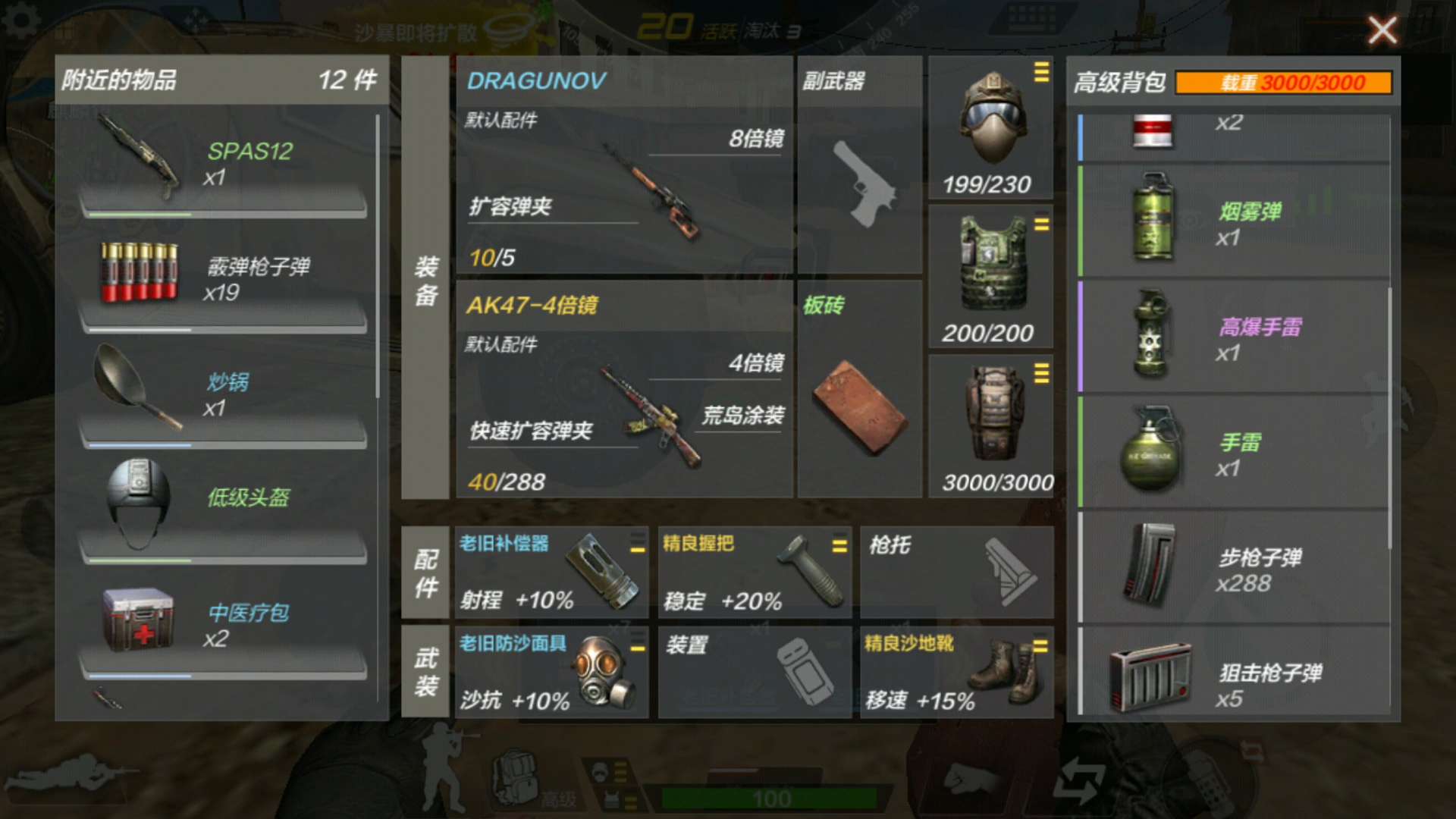Click the orange 载重 3000/3000 weight bar
Viewport: 1456px width, 819px height.
point(1283,83)
